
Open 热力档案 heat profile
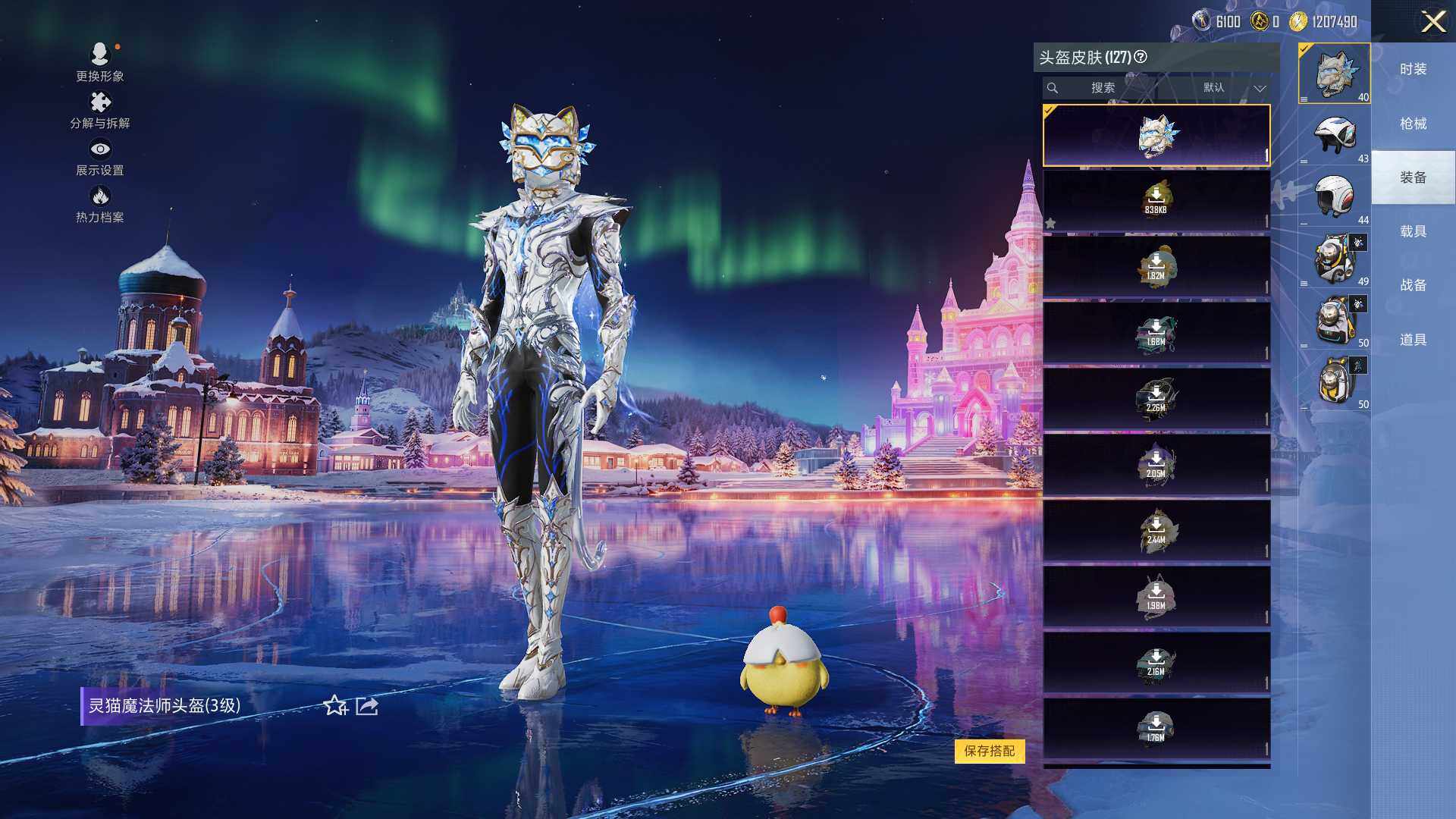coord(99,204)
